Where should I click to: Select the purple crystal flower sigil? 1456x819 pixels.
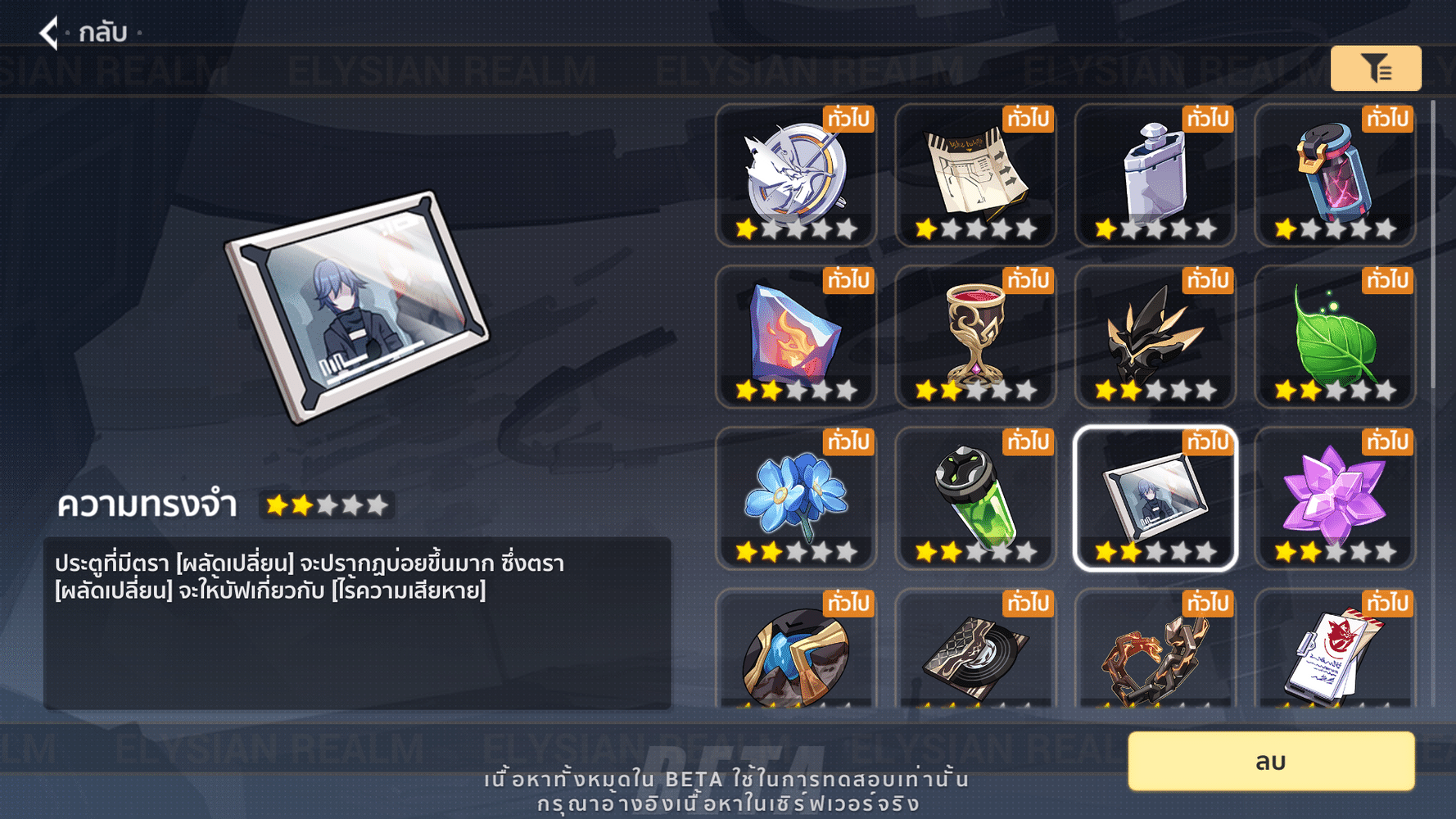coord(1334,495)
